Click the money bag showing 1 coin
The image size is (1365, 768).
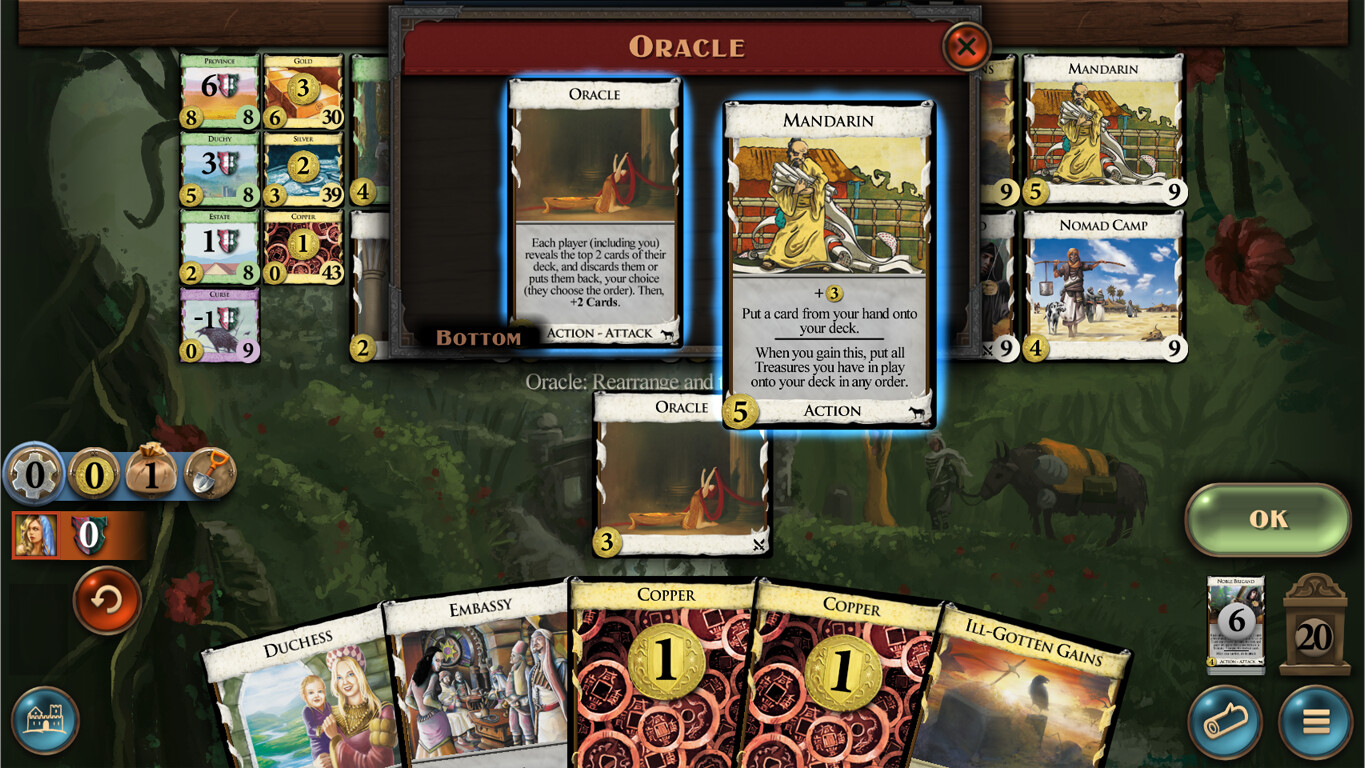[x=152, y=475]
